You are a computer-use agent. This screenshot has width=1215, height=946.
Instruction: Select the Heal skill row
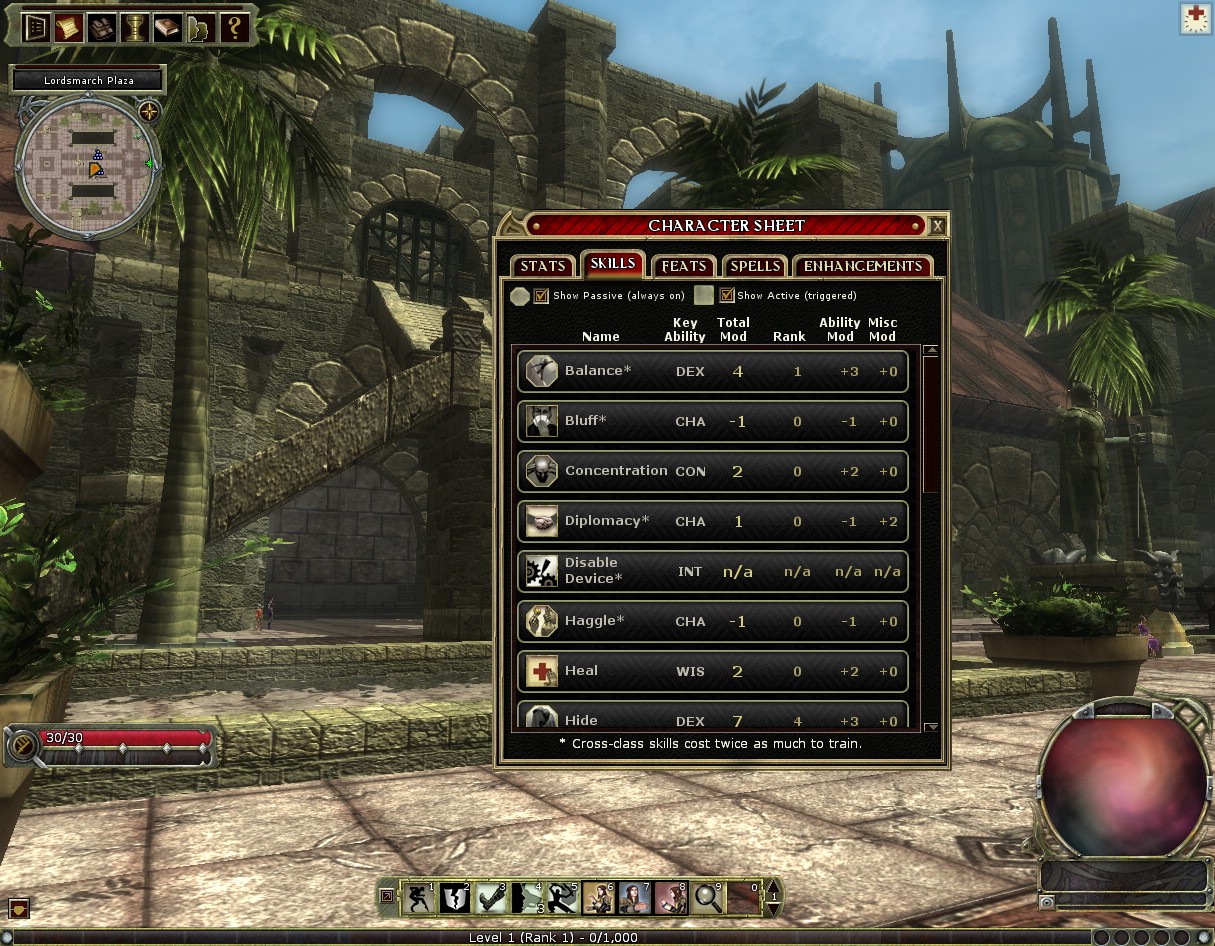coord(712,671)
